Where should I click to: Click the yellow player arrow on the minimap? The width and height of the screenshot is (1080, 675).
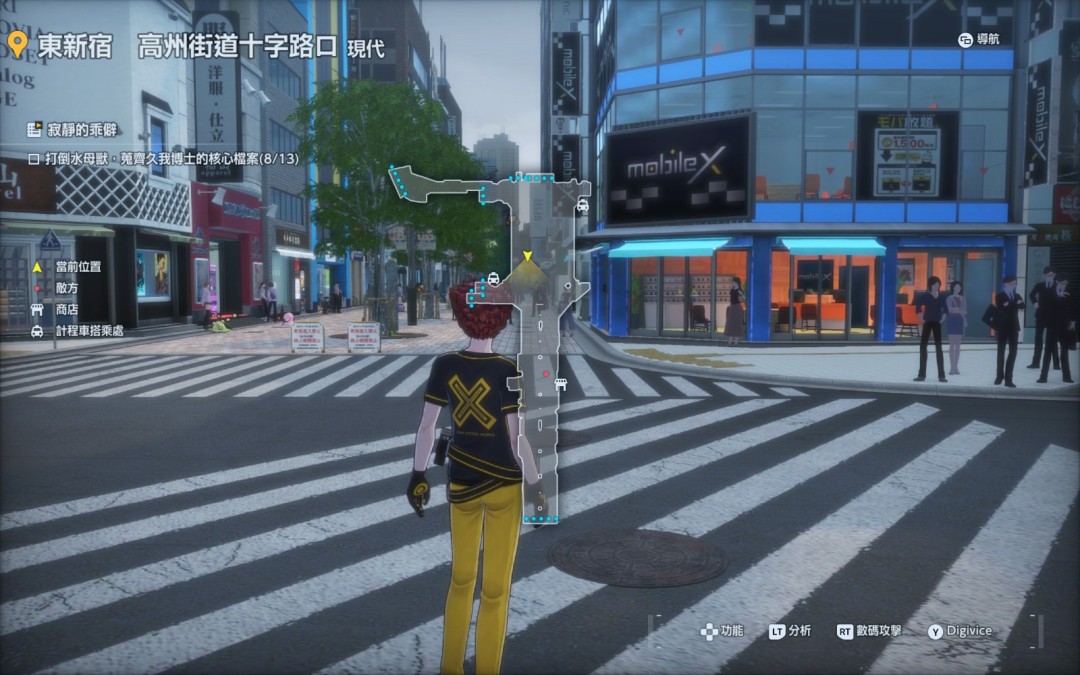527,257
